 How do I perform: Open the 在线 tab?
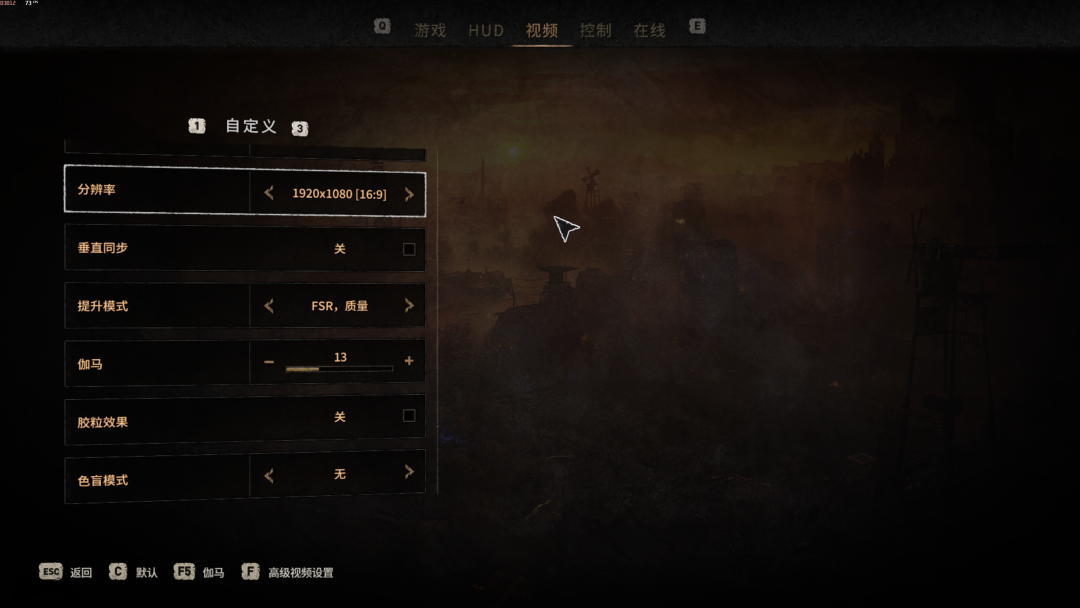pos(649,30)
